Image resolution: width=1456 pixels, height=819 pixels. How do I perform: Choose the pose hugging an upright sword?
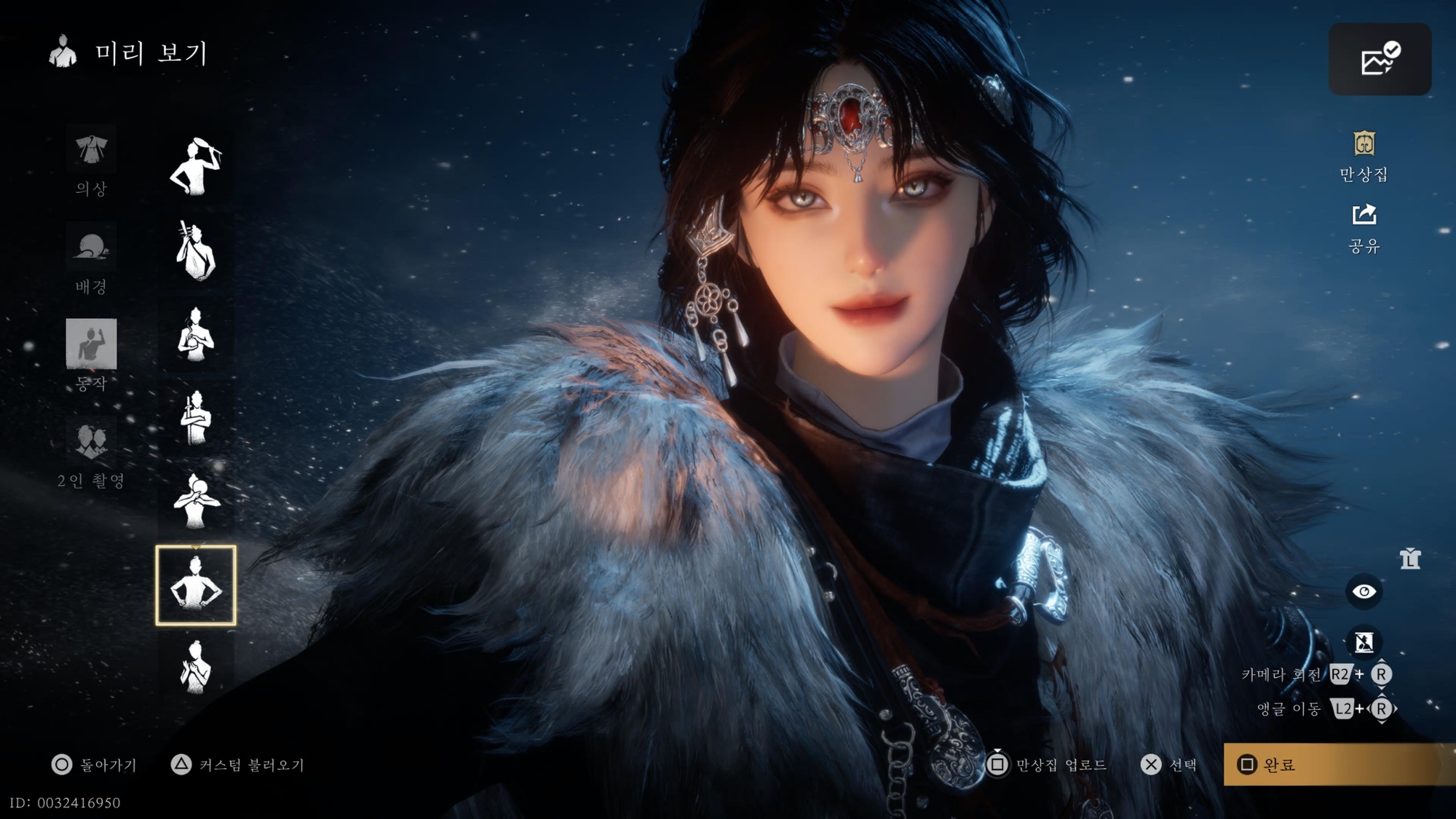[196, 418]
